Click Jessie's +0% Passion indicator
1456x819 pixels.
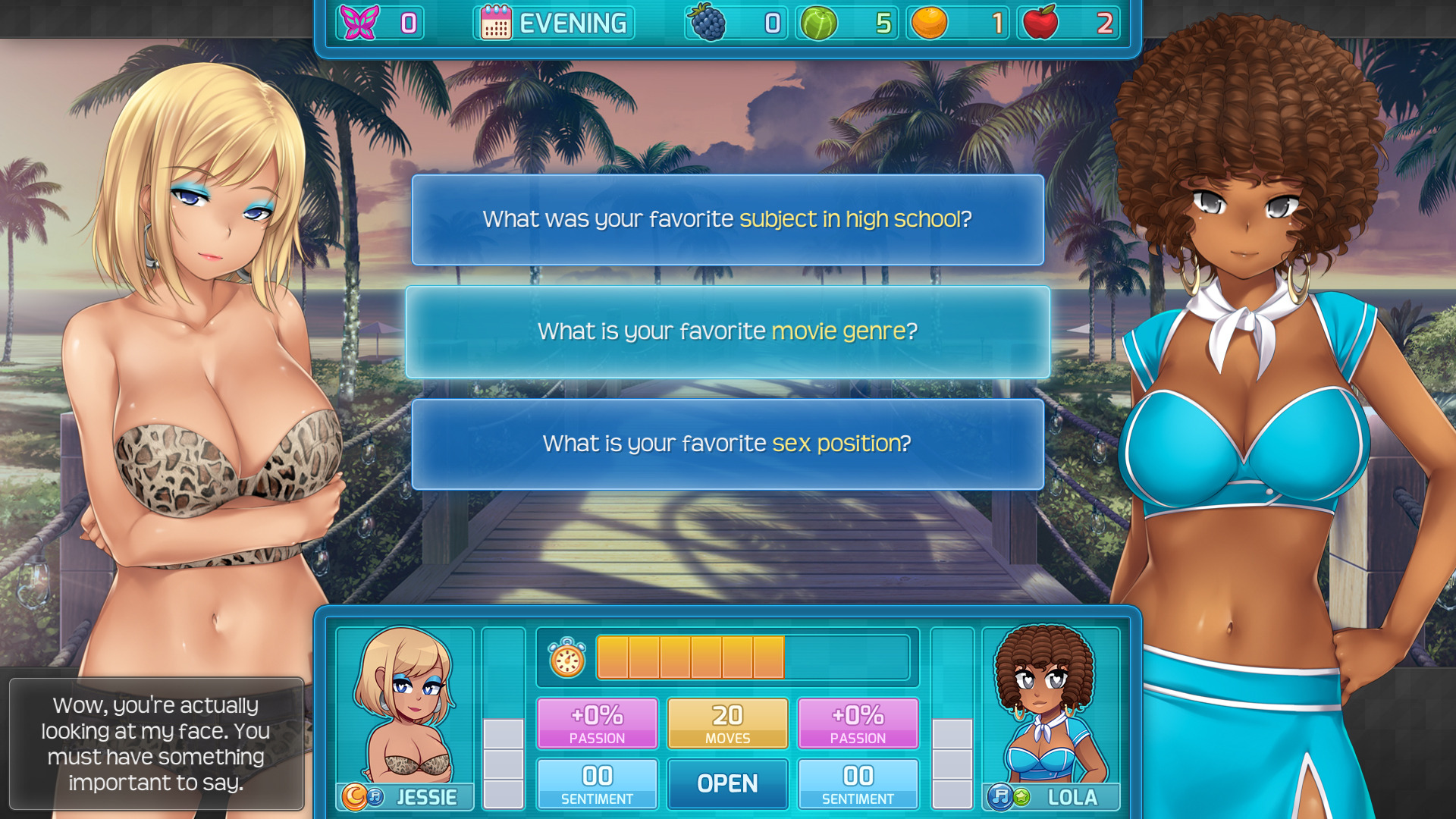[x=597, y=721]
